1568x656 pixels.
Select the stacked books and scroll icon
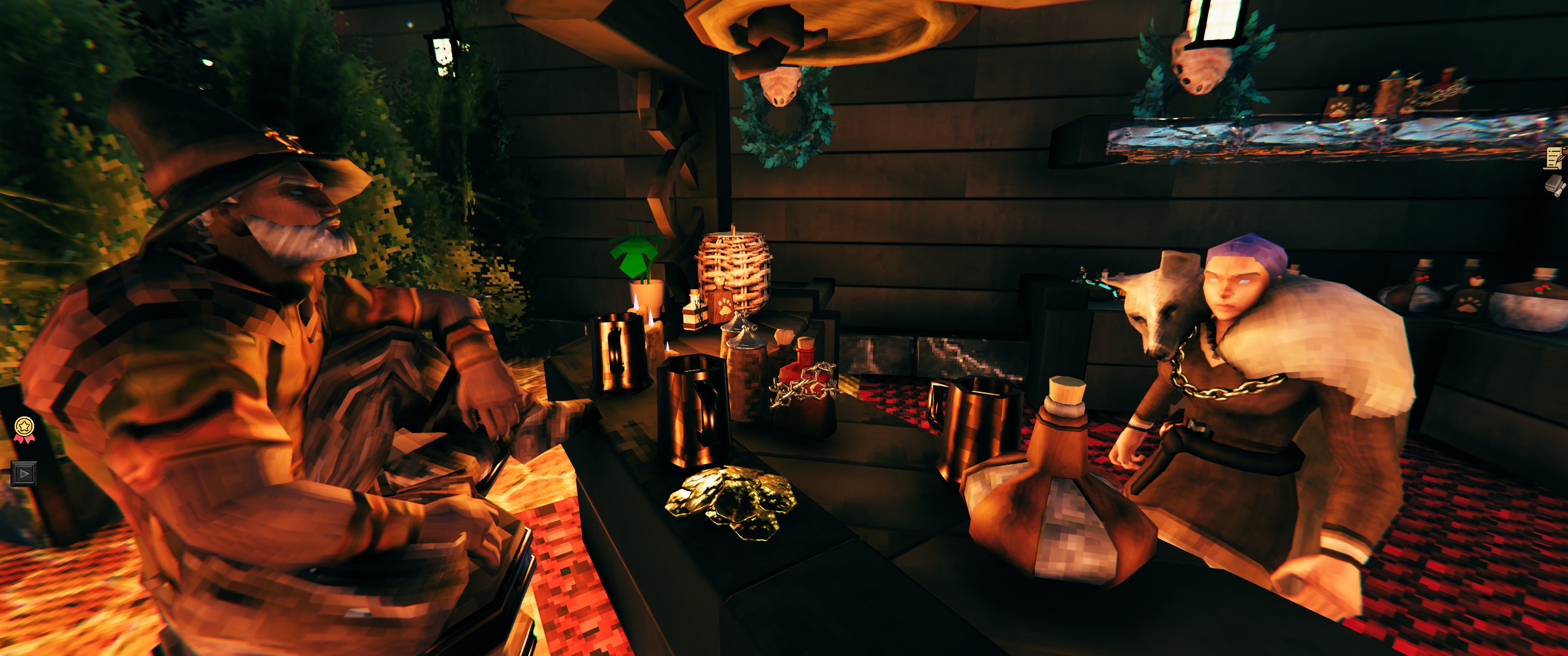[1555, 185]
